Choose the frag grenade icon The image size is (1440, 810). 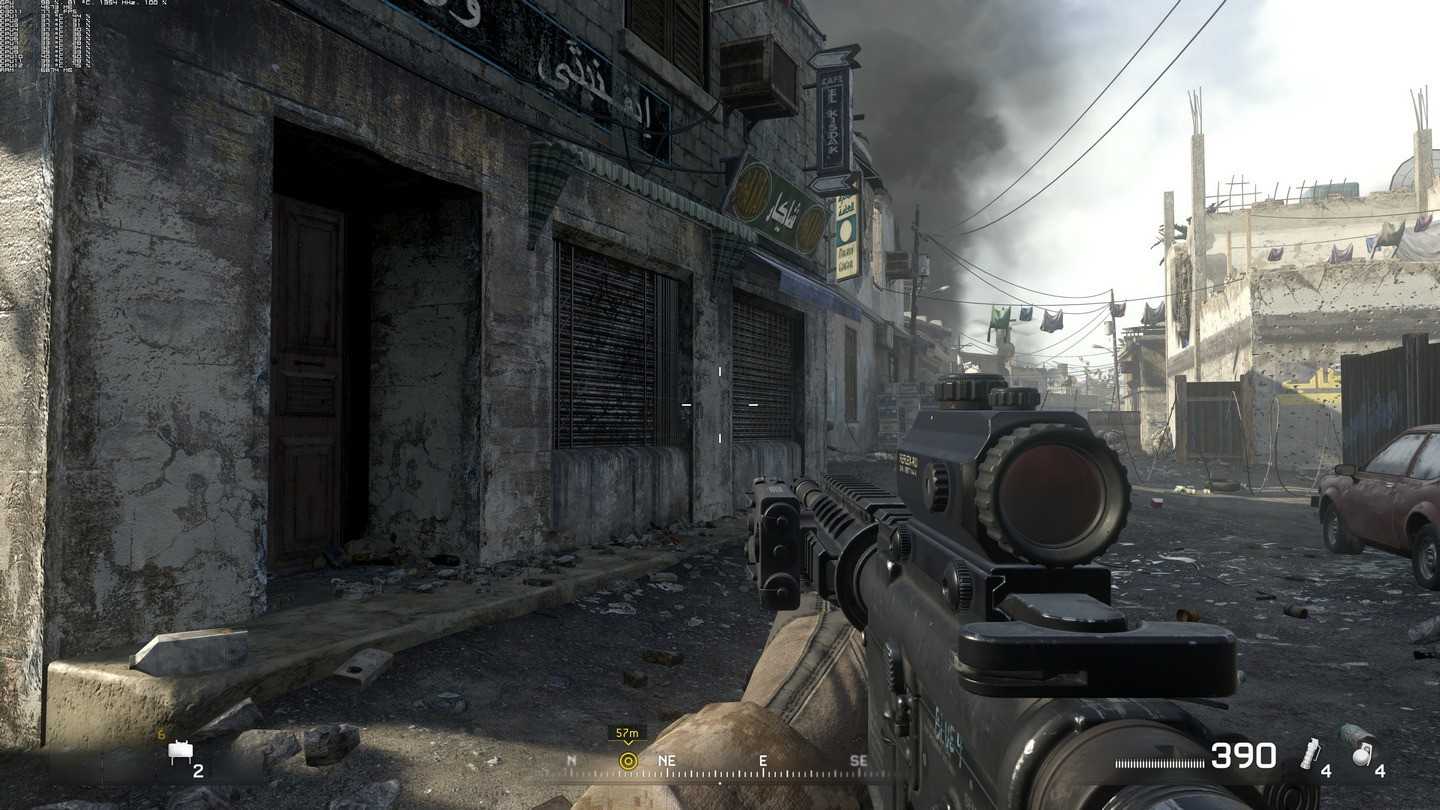pyautogui.click(x=1361, y=753)
